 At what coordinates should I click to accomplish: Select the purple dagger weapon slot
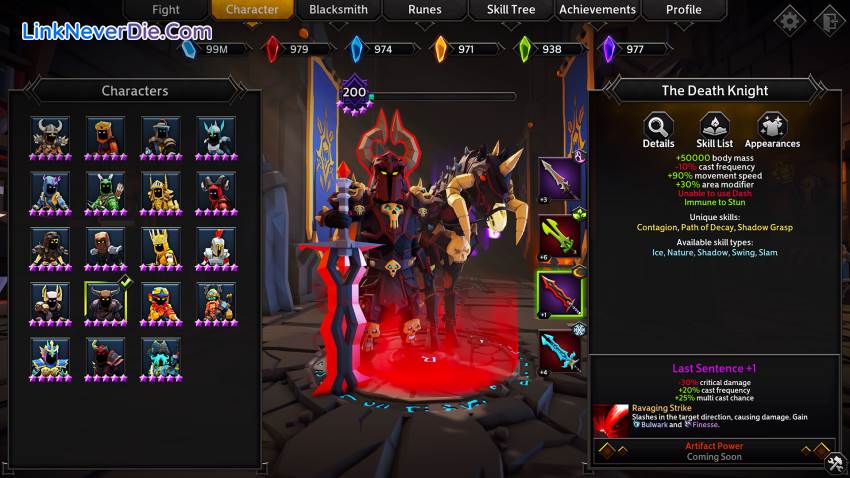560,179
